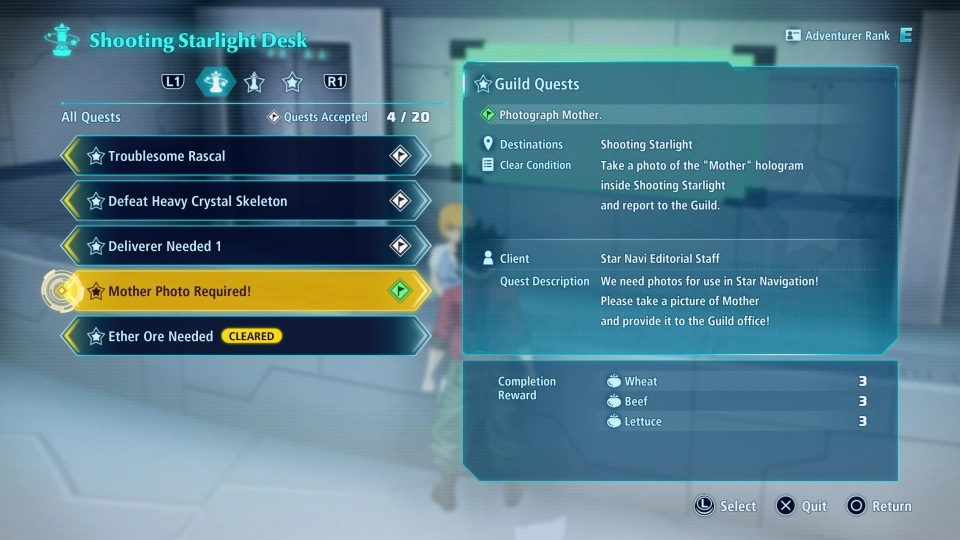Select the Mother Photo Required! quest
Screen dimensions: 960x540
point(245,291)
